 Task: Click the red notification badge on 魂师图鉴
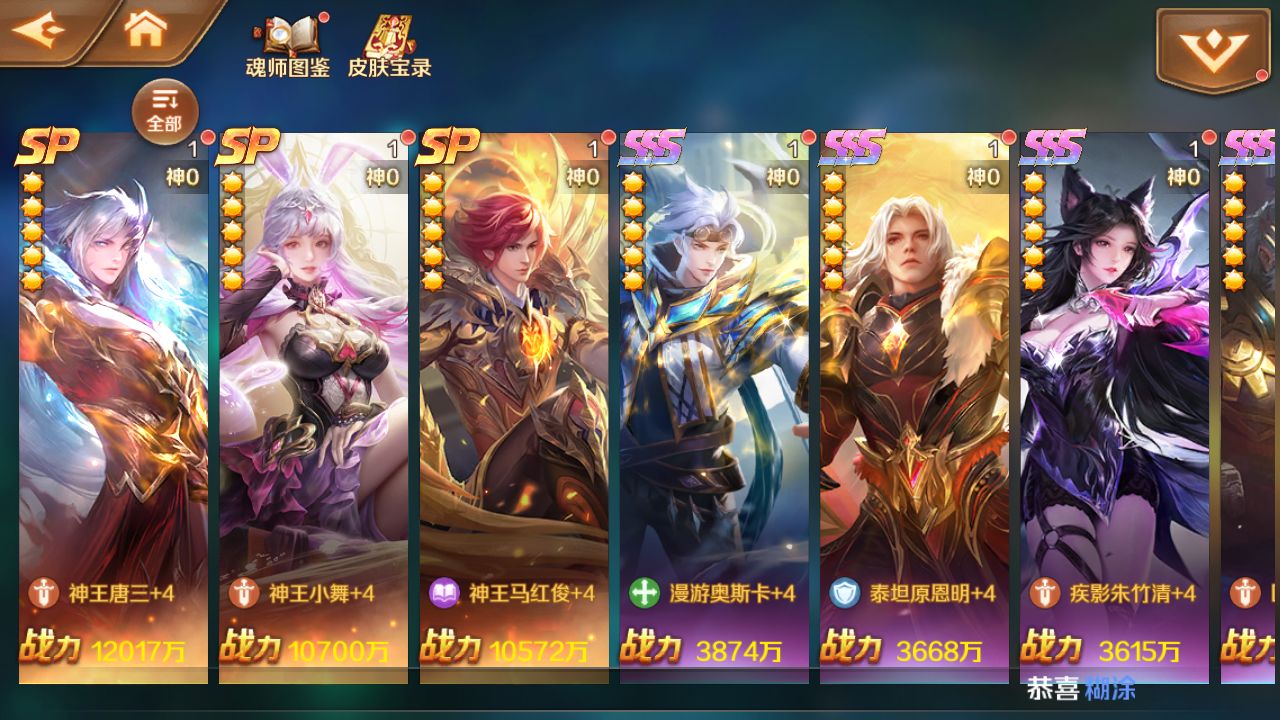pos(322,17)
